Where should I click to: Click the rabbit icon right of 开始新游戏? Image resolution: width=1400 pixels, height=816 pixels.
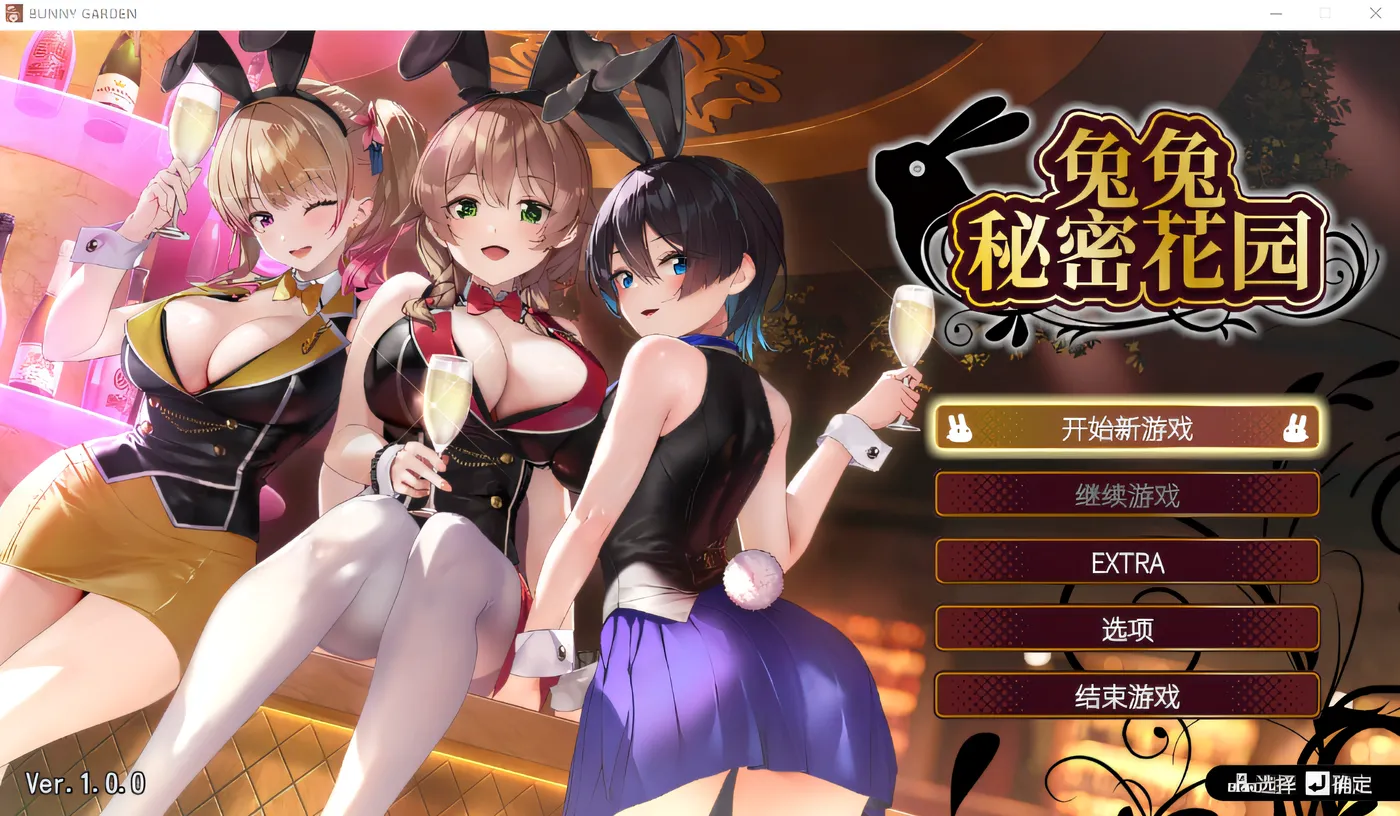pos(1297,428)
